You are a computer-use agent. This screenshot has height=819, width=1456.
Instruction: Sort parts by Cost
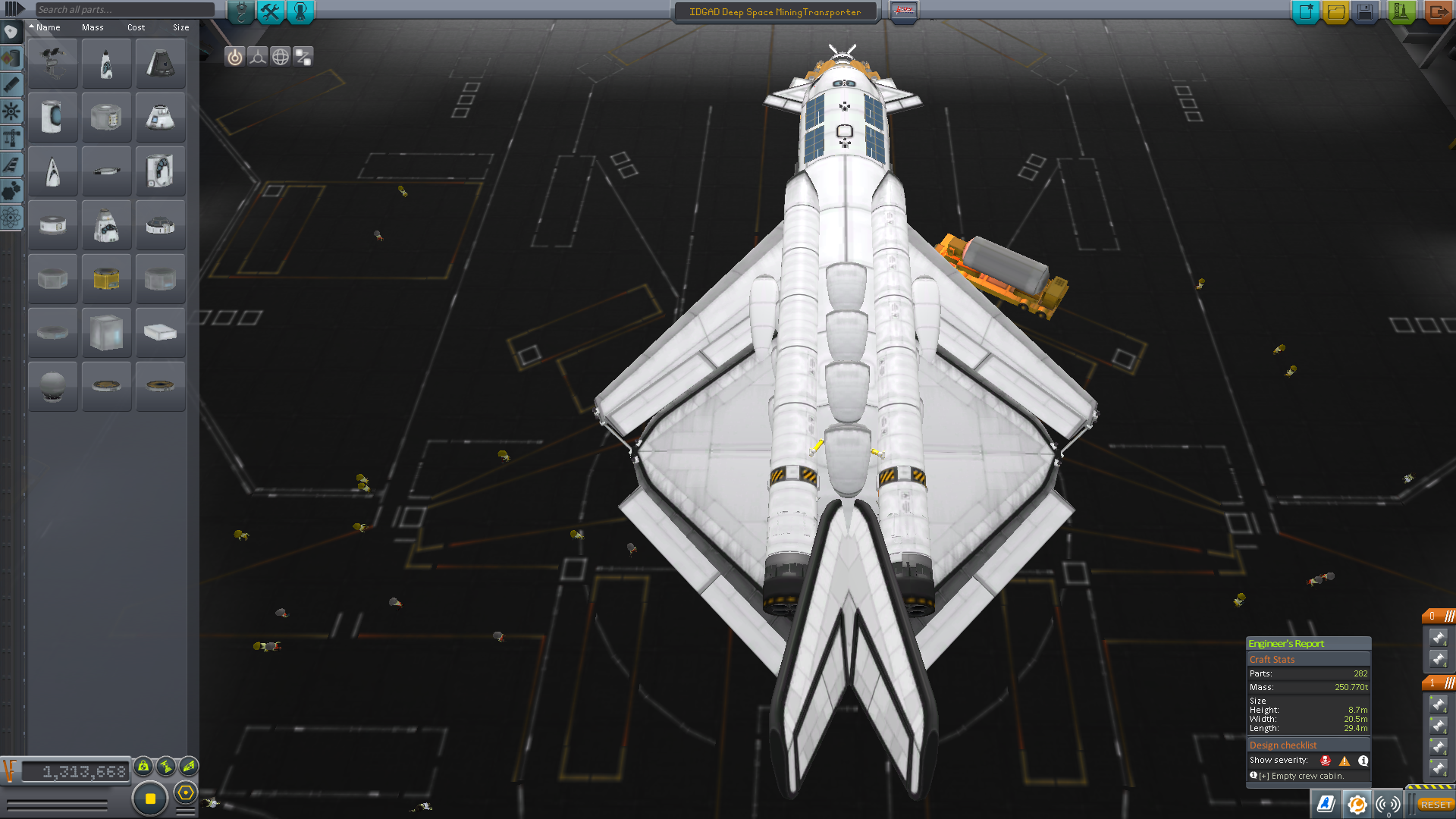[x=135, y=27]
